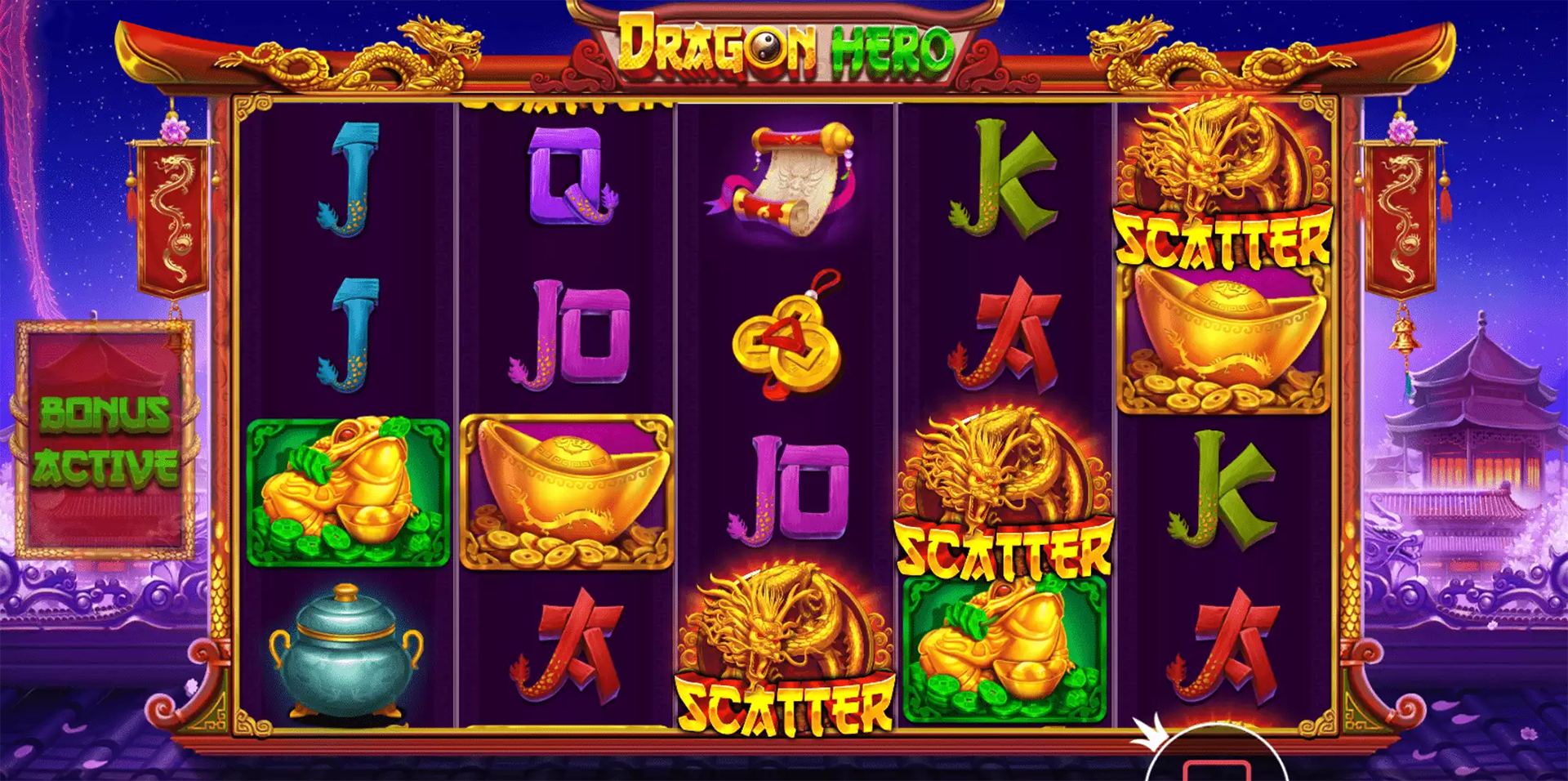Click the red dragon banner hanging on the left

click(x=171, y=216)
